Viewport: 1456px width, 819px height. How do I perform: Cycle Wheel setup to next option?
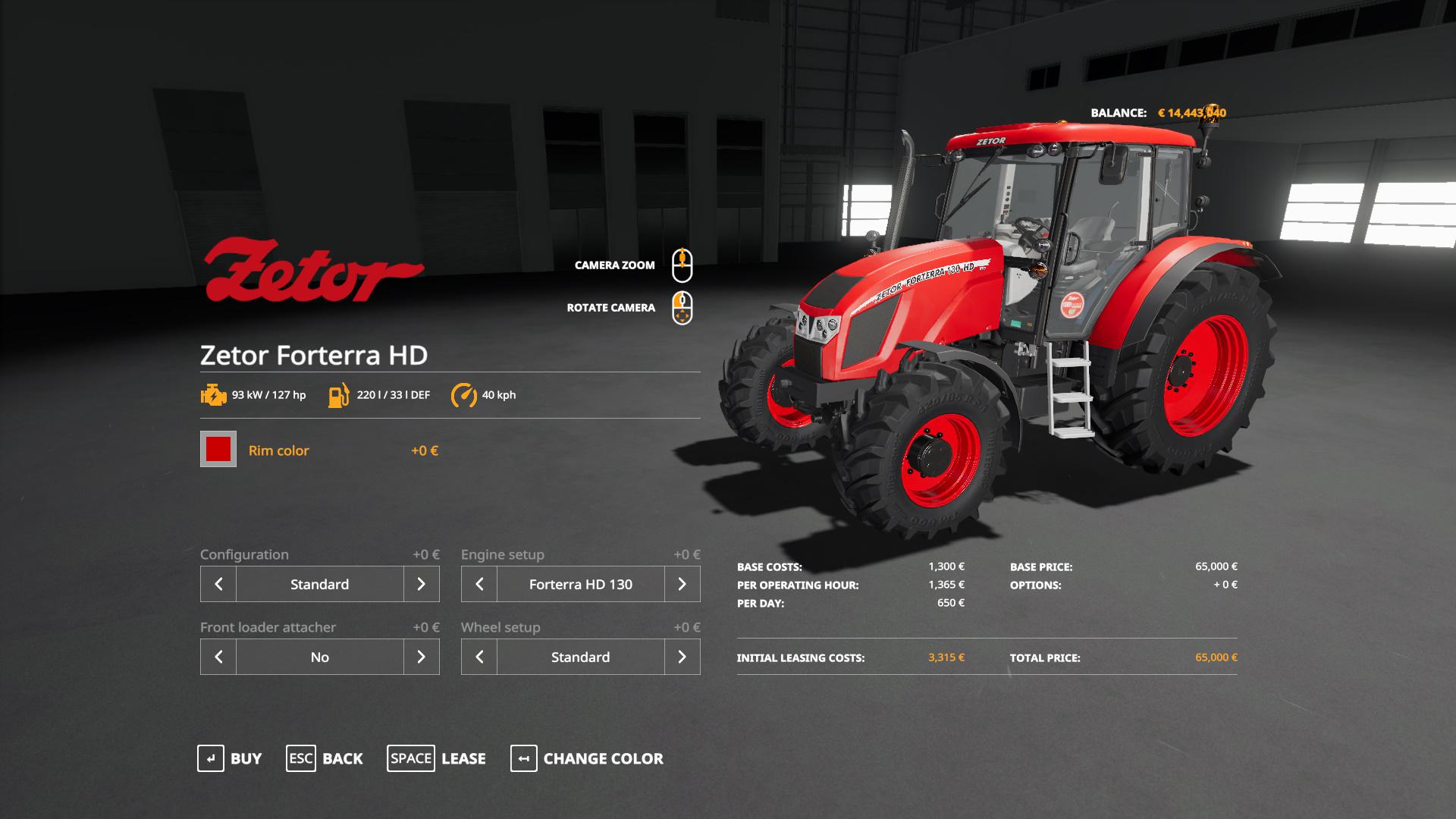coord(682,657)
